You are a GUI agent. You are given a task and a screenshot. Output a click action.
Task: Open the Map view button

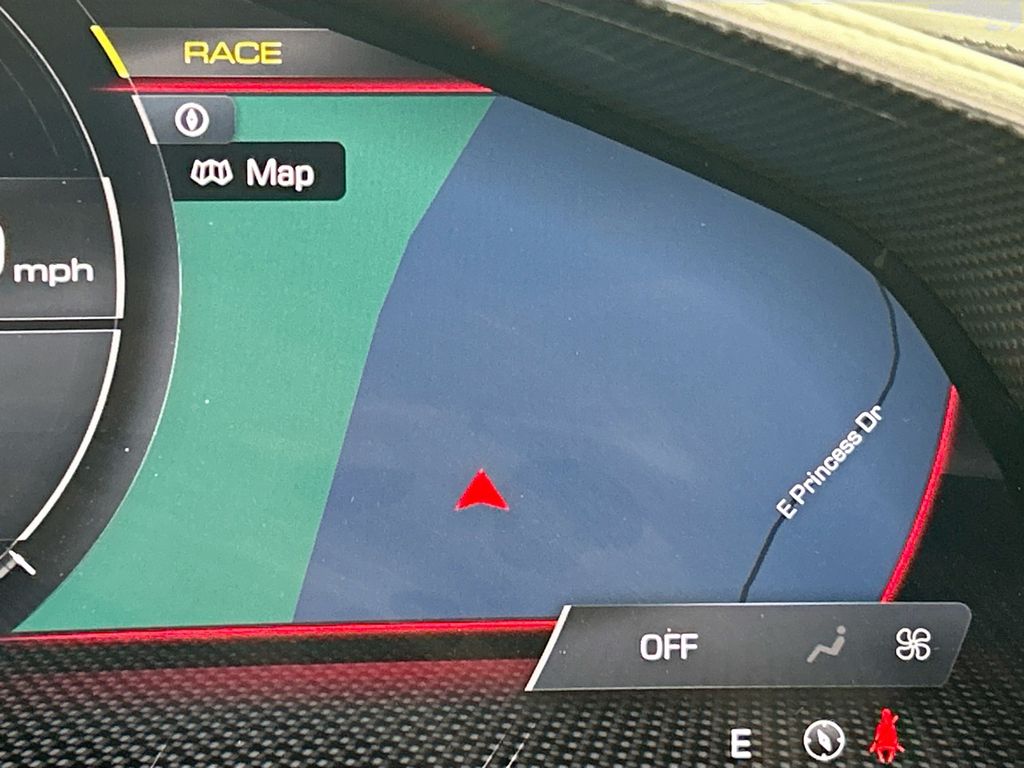coord(259,173)
